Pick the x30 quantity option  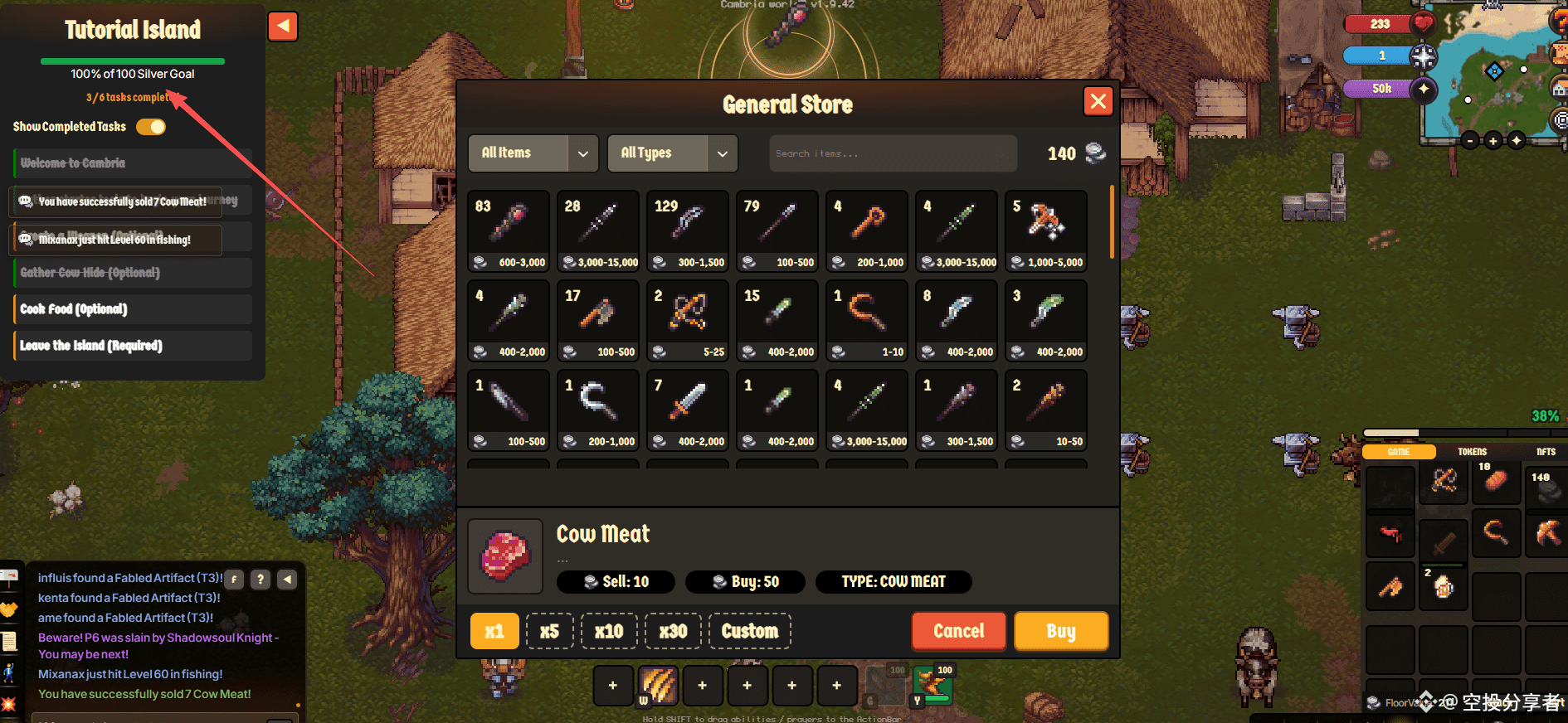coord(673,631)
